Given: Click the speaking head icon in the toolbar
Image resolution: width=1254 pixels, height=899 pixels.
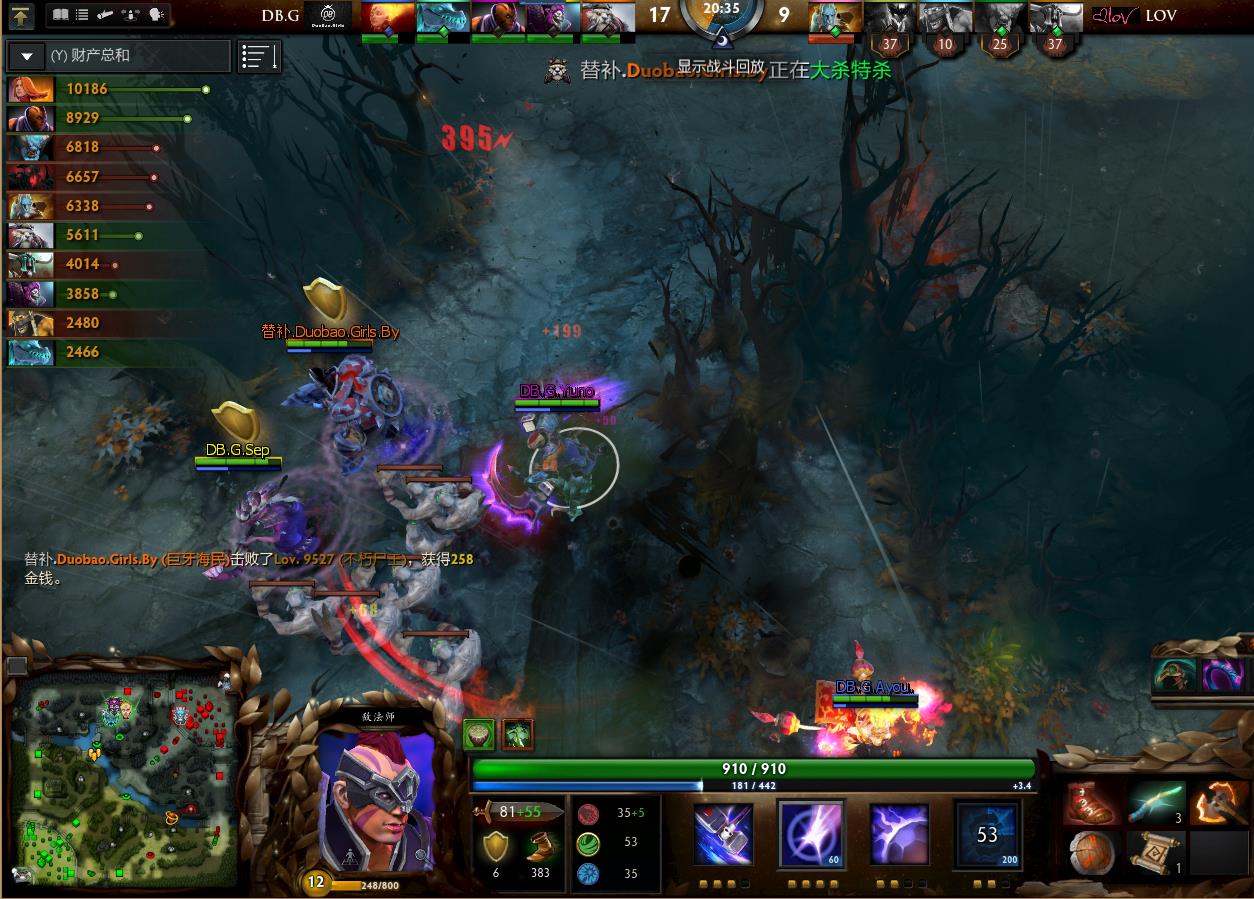Looking at the screenshot, I should click(x=156, y=15).
